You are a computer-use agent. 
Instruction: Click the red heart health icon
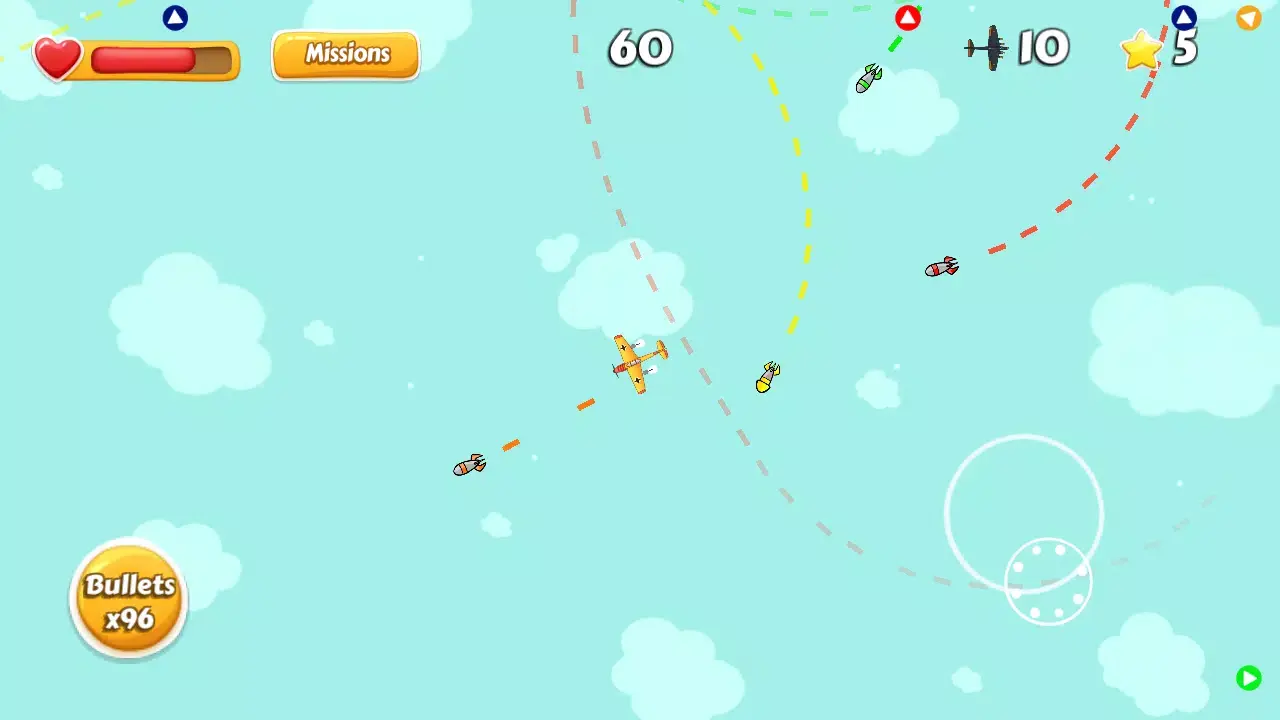coord(57,57)
